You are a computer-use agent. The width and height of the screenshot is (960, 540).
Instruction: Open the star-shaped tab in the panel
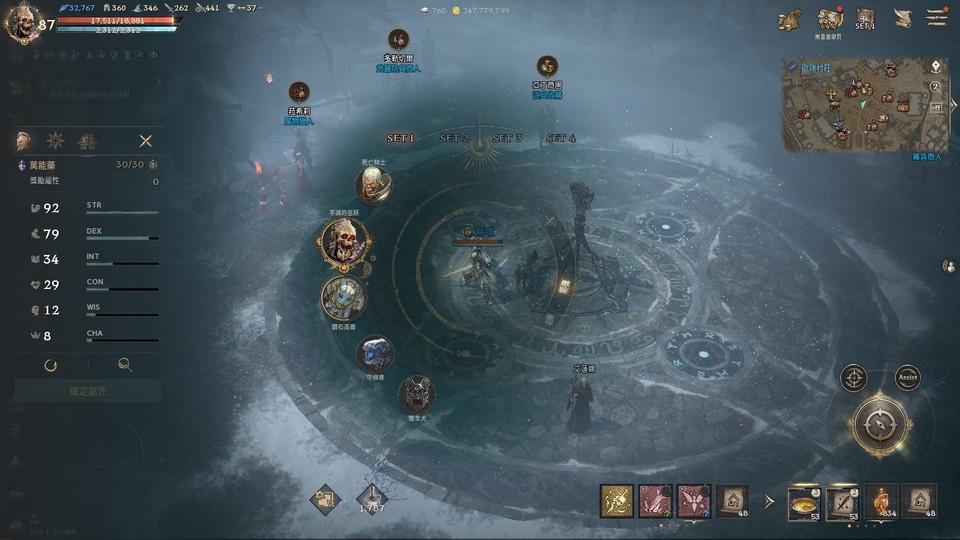click(56, 141)
